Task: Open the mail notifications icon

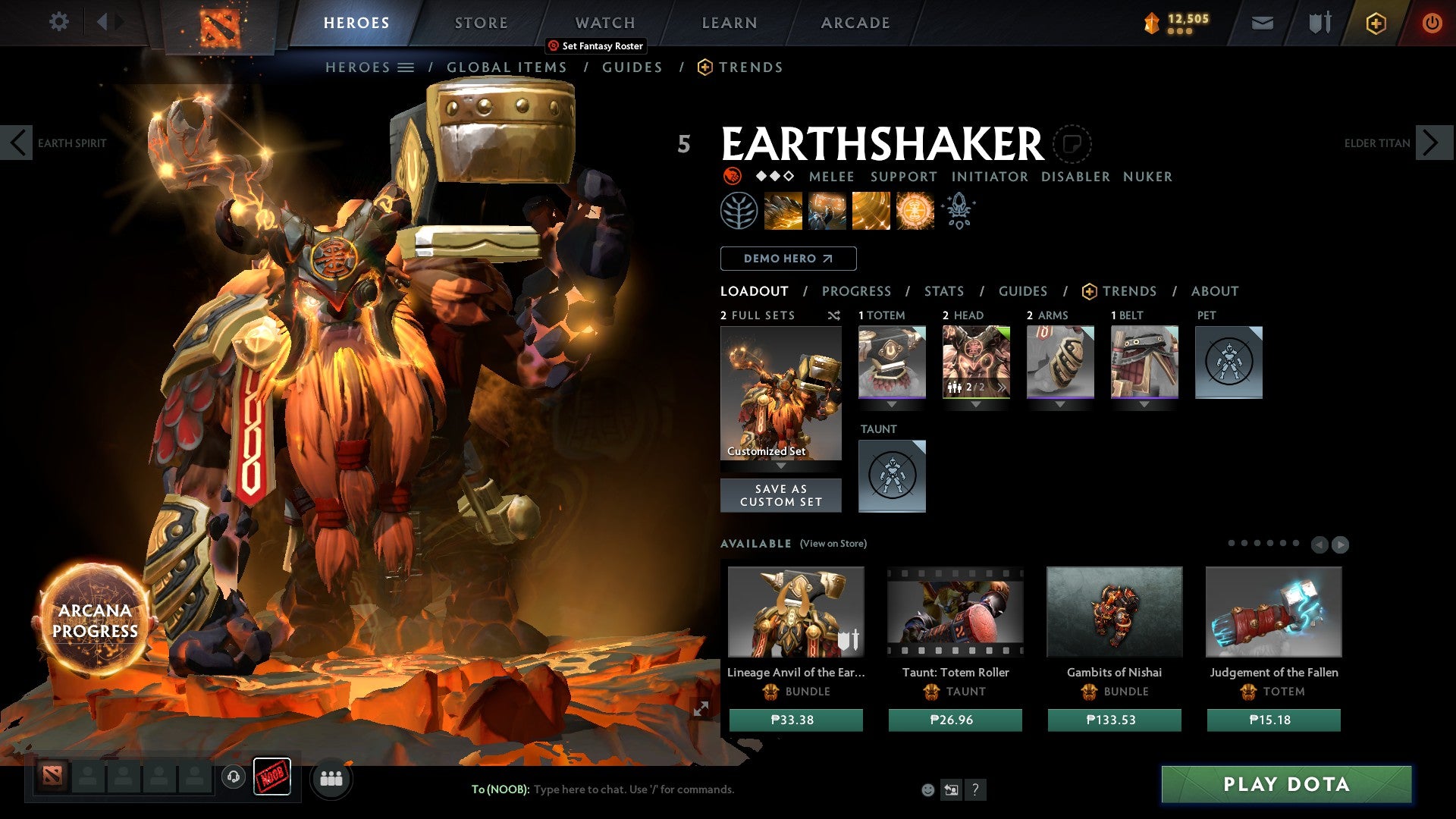Action: (1262, 22)
